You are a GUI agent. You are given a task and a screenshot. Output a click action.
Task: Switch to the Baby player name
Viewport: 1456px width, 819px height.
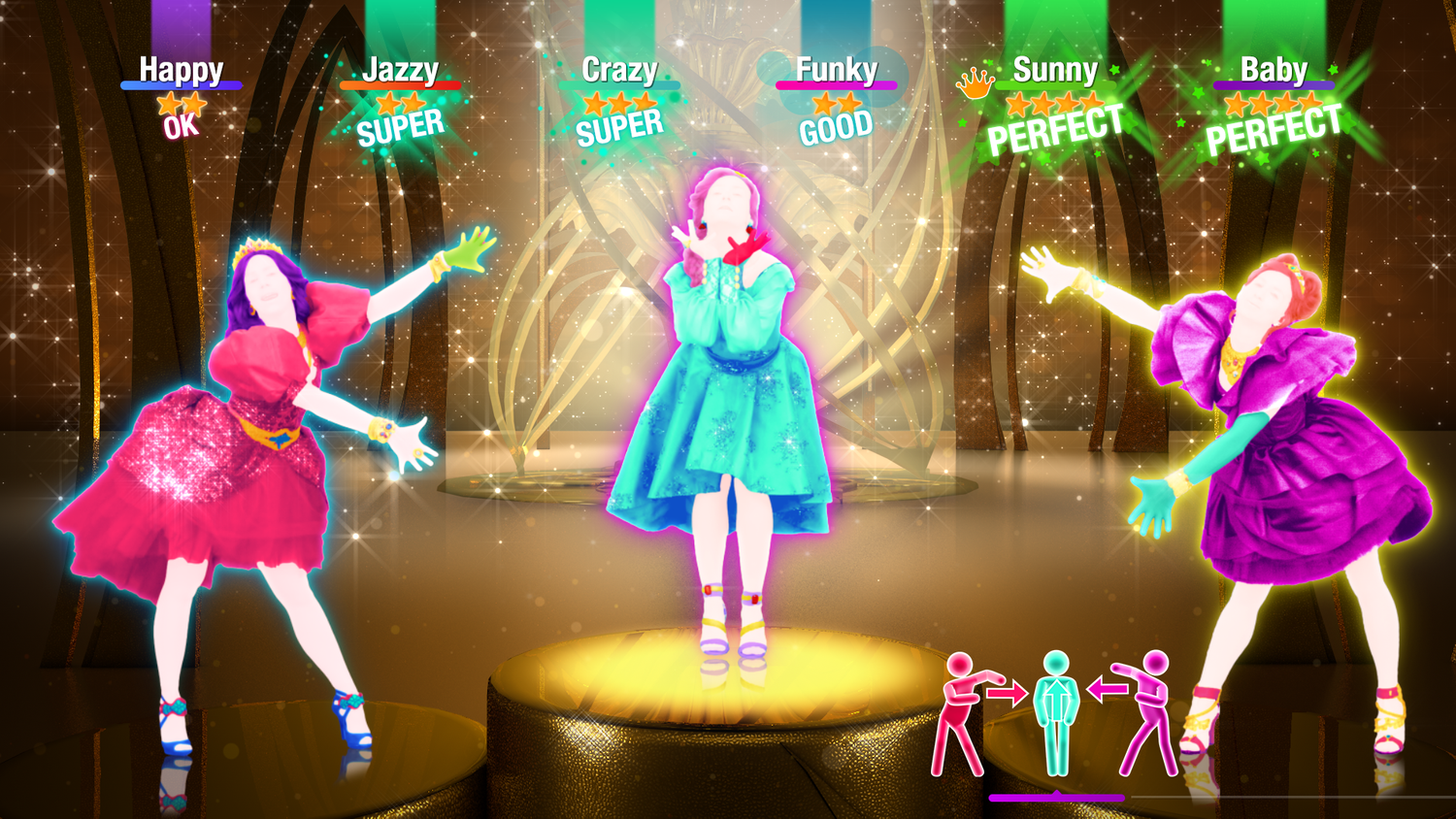[x=1275, y=70]
